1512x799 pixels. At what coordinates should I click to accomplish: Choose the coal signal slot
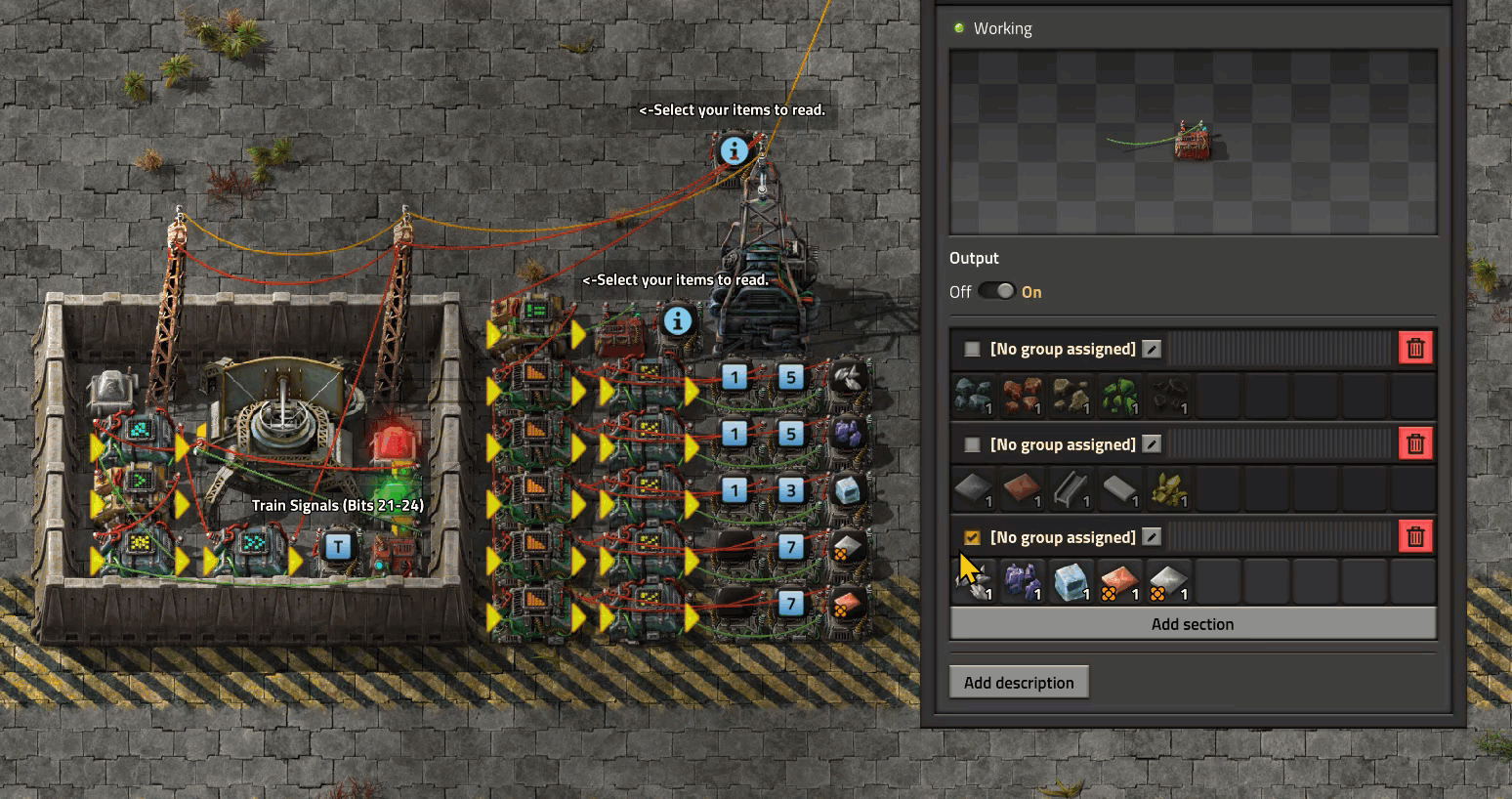1169,397
